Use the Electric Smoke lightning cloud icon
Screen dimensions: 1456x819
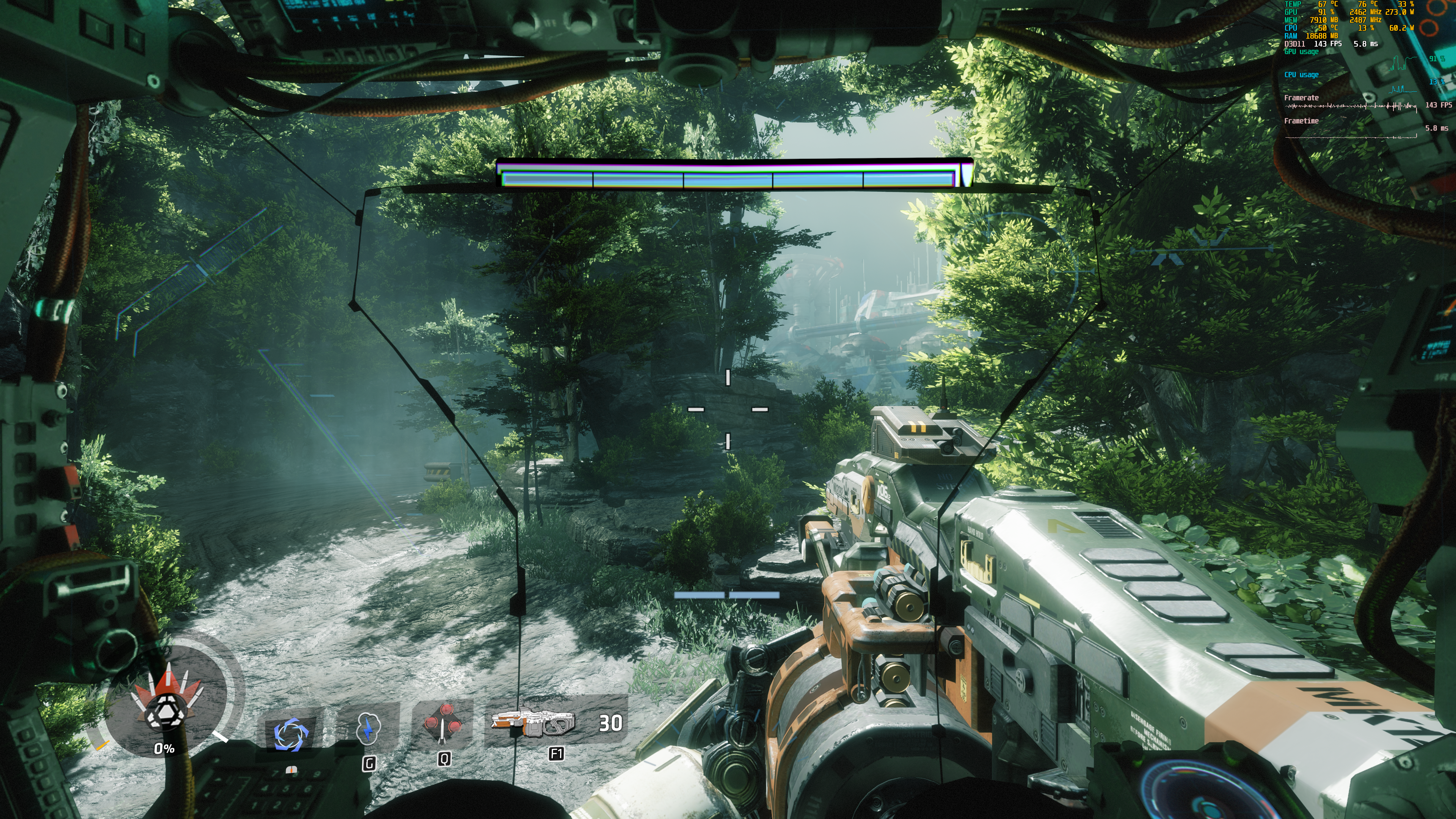click(369, 728)
